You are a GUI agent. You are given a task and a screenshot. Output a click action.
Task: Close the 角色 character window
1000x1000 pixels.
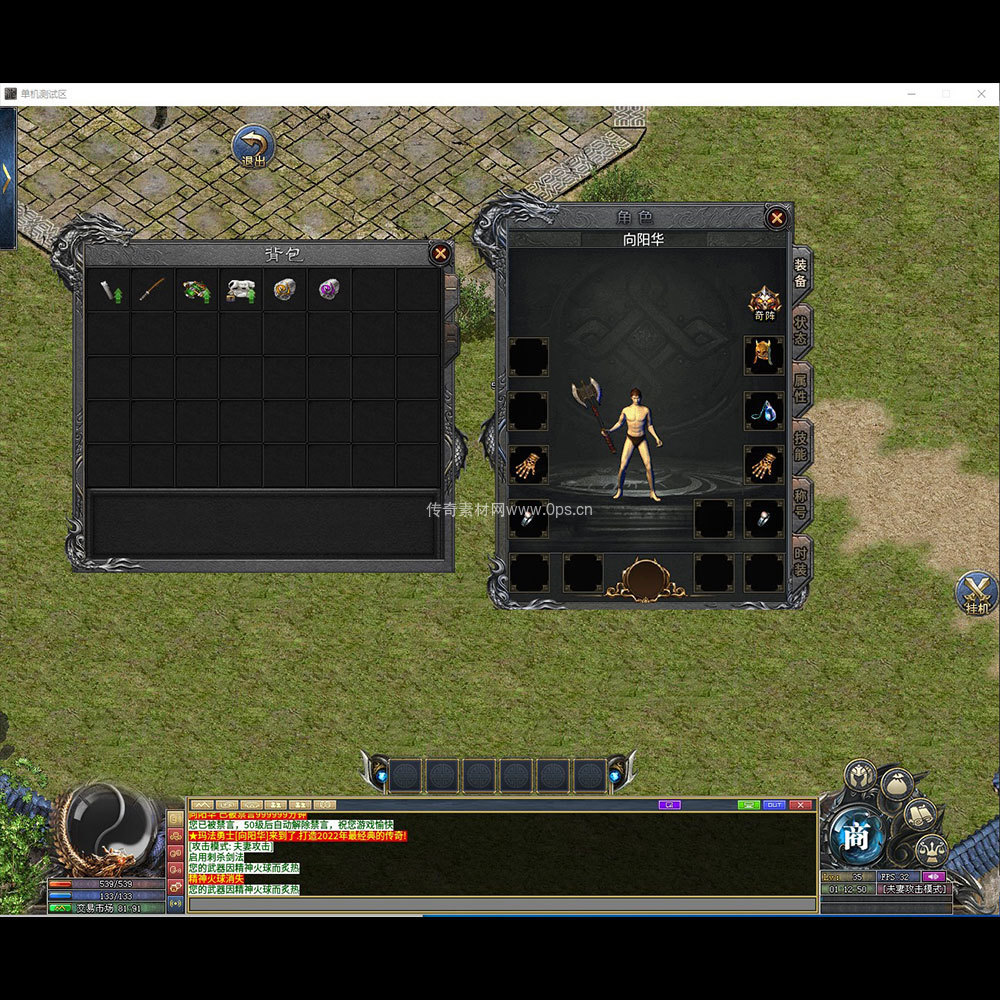coord(776,217)
